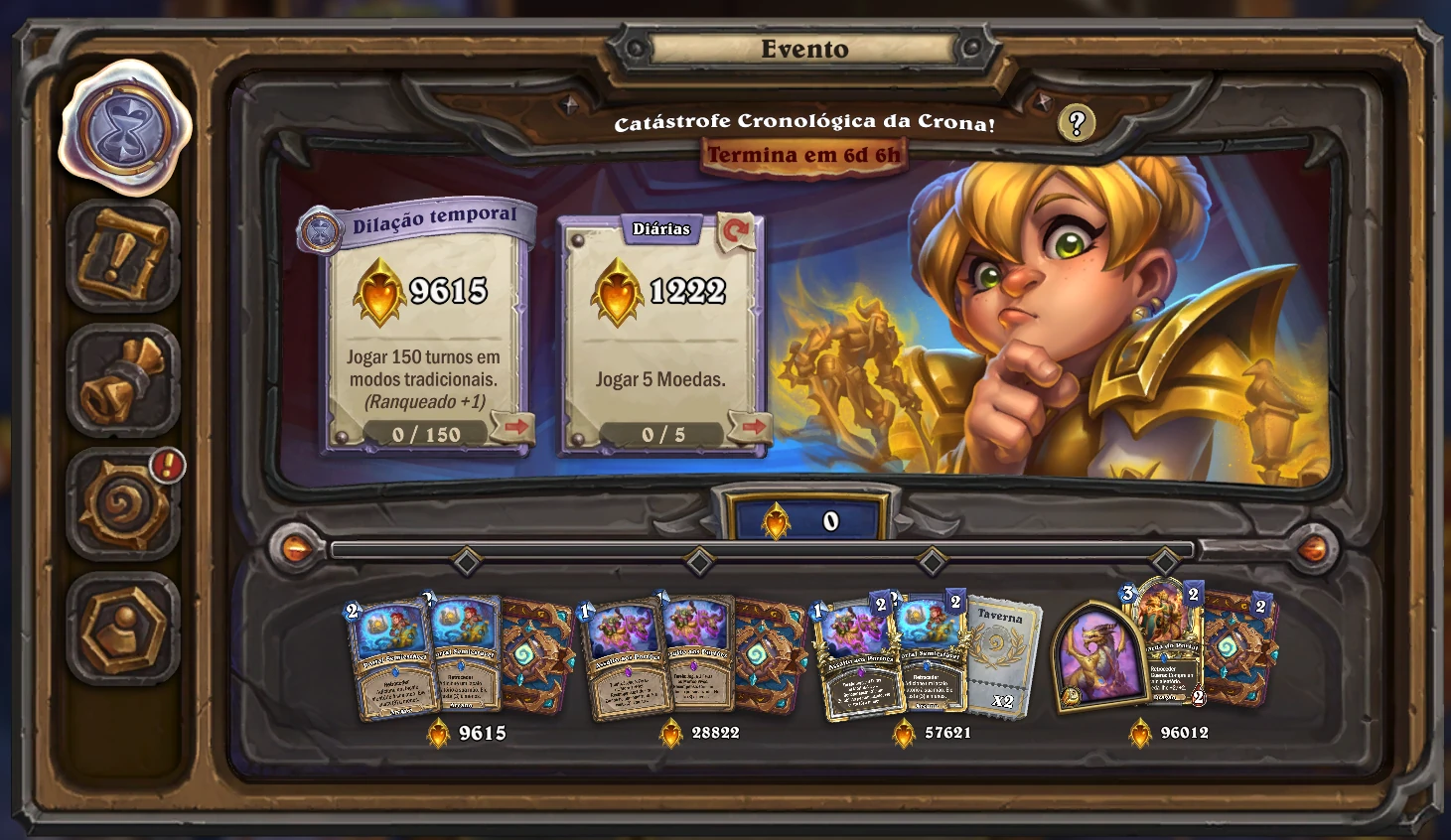Click the question mark help icon
The image size is (1451, 840).
[x=1075, y=124]
